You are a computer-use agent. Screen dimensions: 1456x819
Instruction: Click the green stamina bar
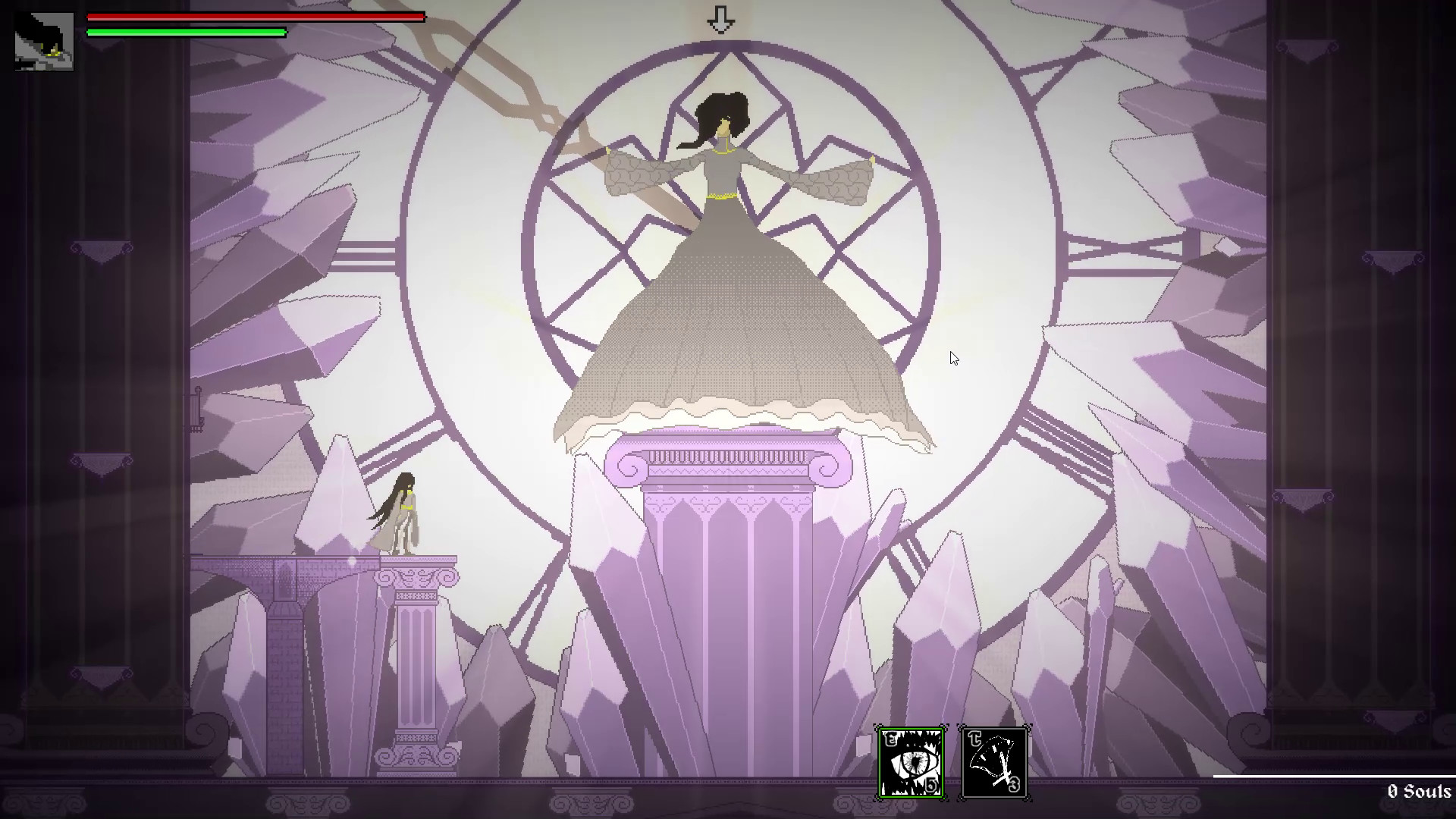(x=186, y=33)
